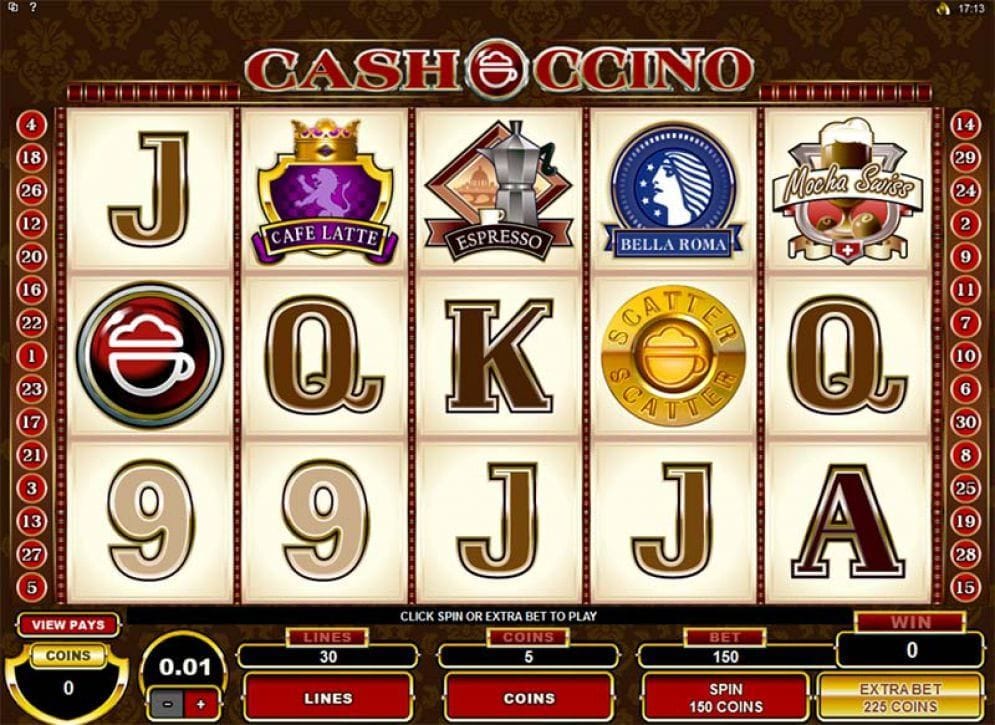Select payline number 30 marker

pos(965,421)
